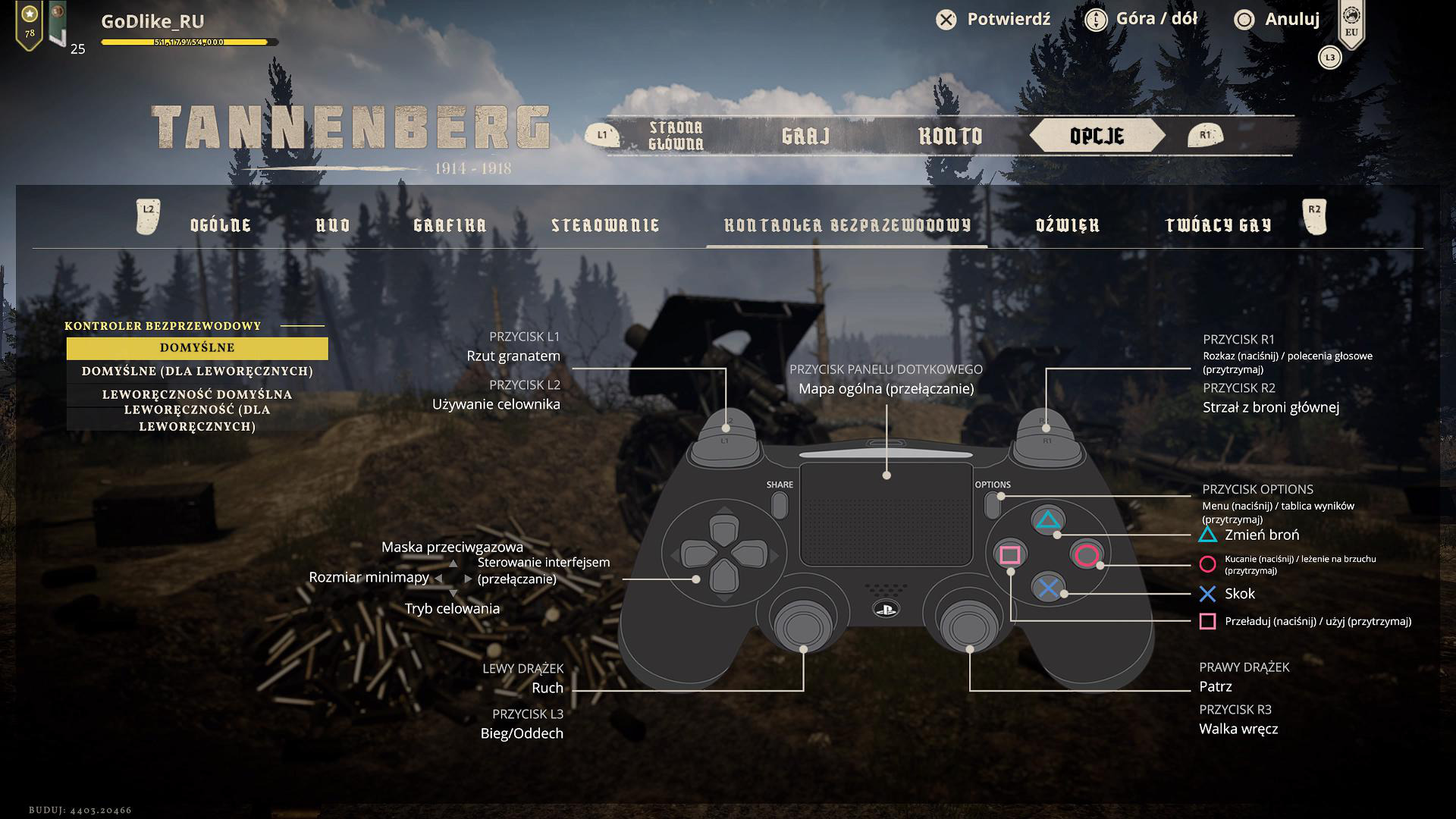The image size is (1456, 819).
Task: Open the Dźwięk settings
Action: (x=1068, y=225)
